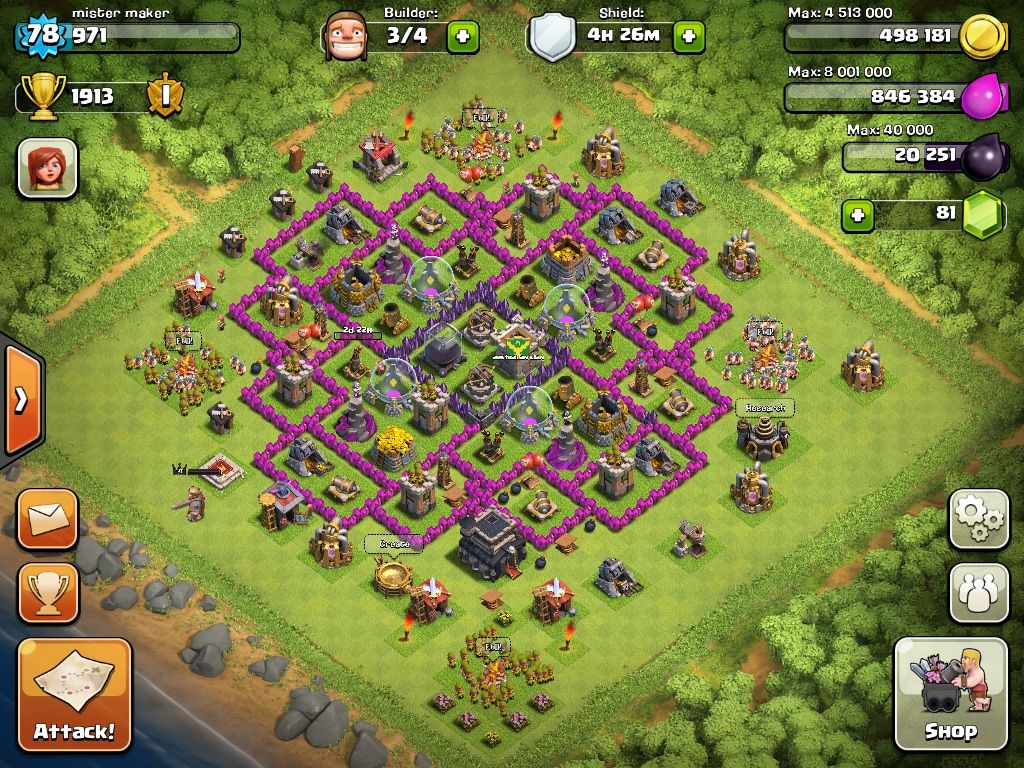Expand the orange side arrow tab
The height and width of the screenshot is (768, 1024).
pos(21,400)
